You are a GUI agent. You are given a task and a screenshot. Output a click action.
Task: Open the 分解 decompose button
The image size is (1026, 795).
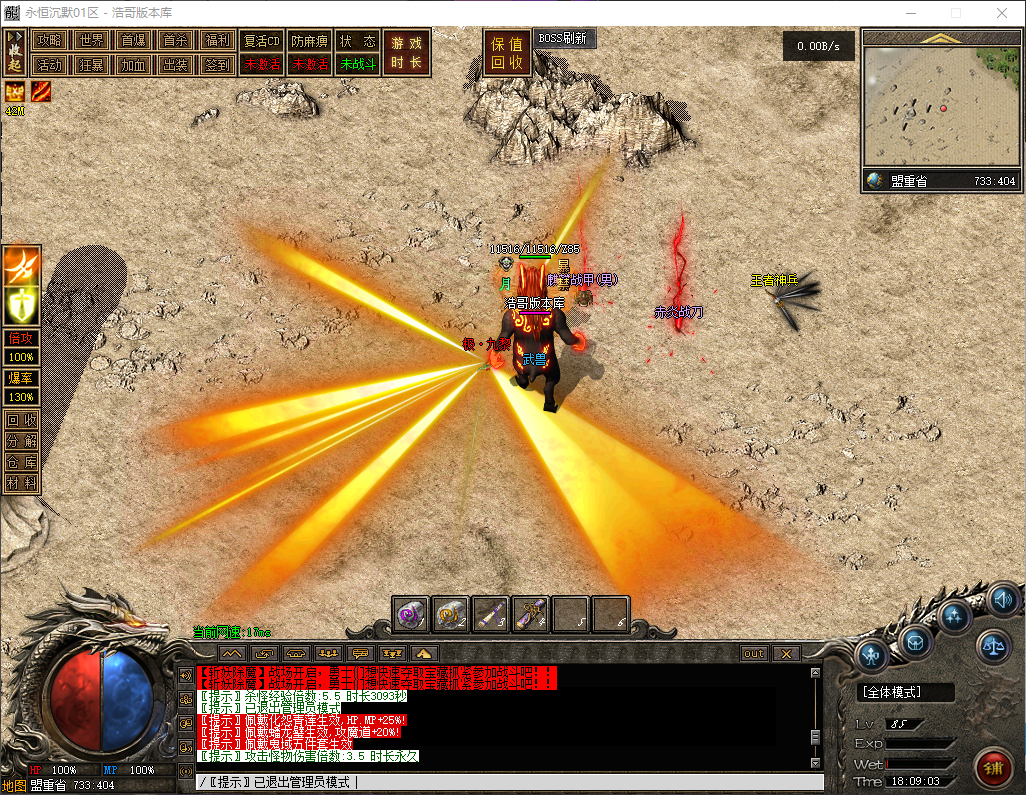click(x=22, y=441)
